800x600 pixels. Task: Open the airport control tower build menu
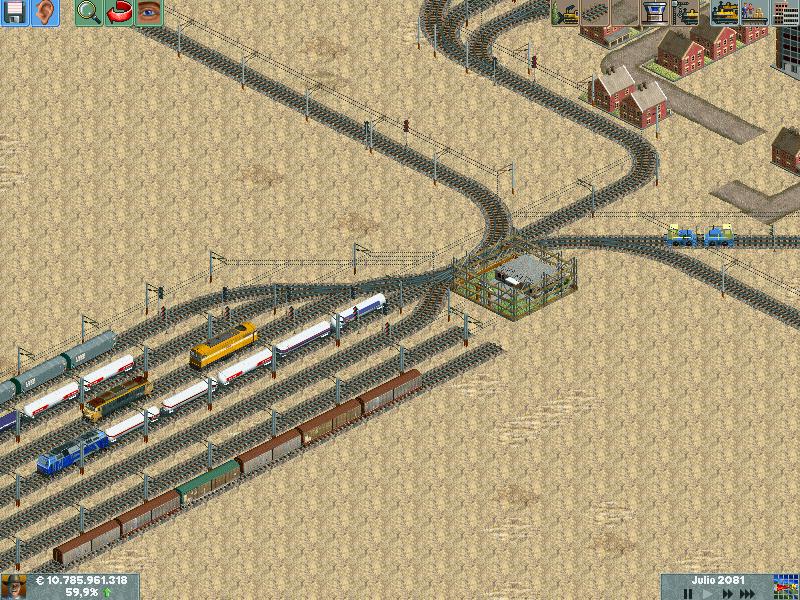656,13
